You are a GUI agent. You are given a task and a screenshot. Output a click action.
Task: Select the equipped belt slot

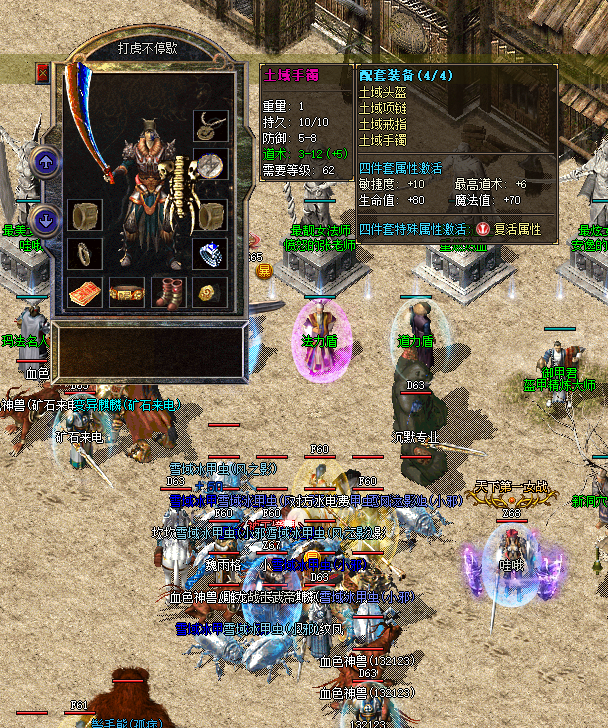click(126, 293)
